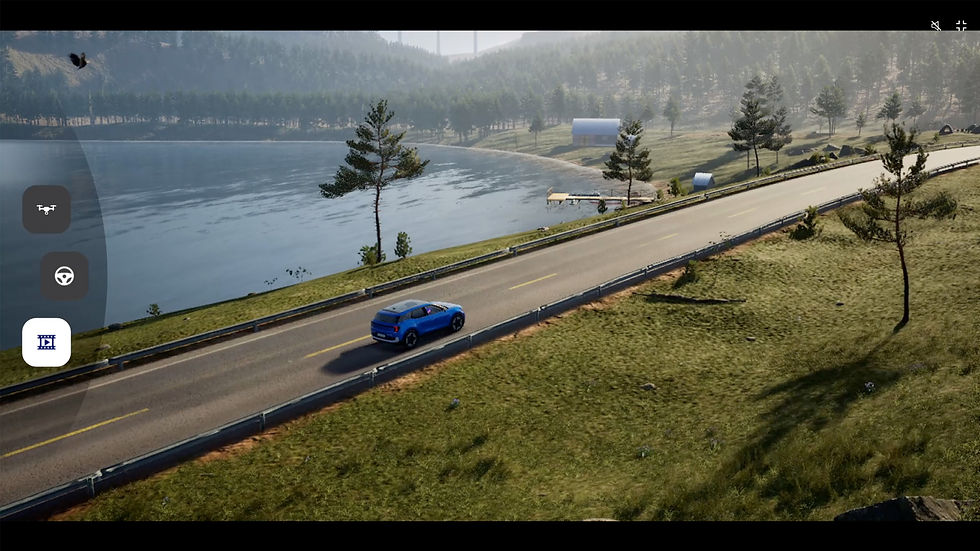The height and width of the screenshot is (551, 980).
Task: Select the steering wheel drive mode
Action: tap(64, 276)
